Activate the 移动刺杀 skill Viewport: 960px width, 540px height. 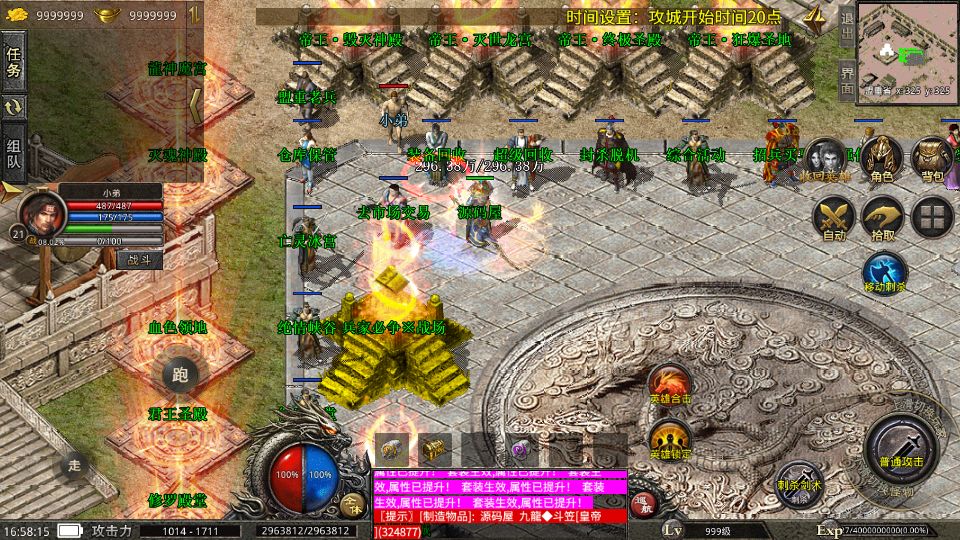[884, 274]
